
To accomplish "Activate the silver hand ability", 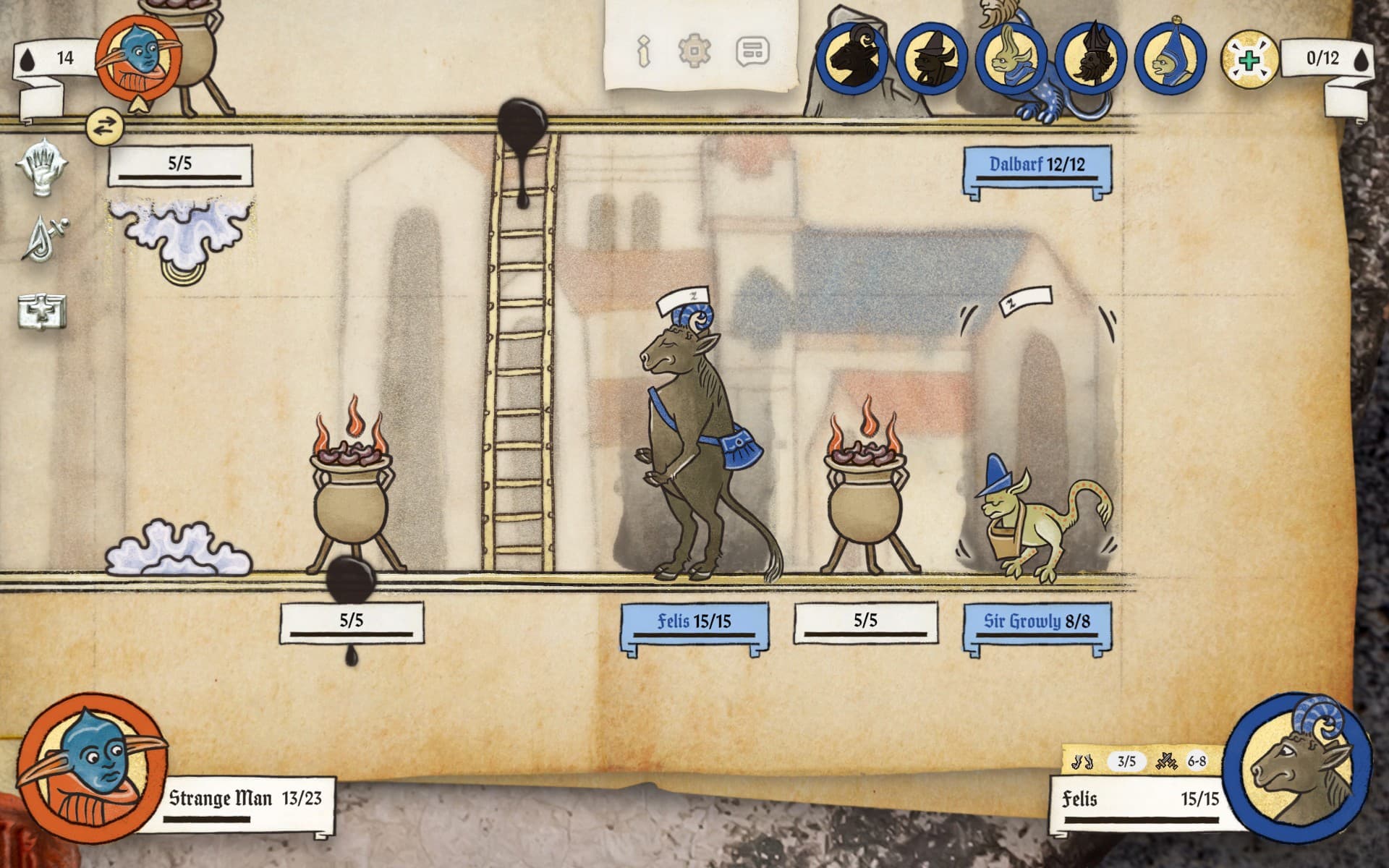I will [x=43, y=168].
